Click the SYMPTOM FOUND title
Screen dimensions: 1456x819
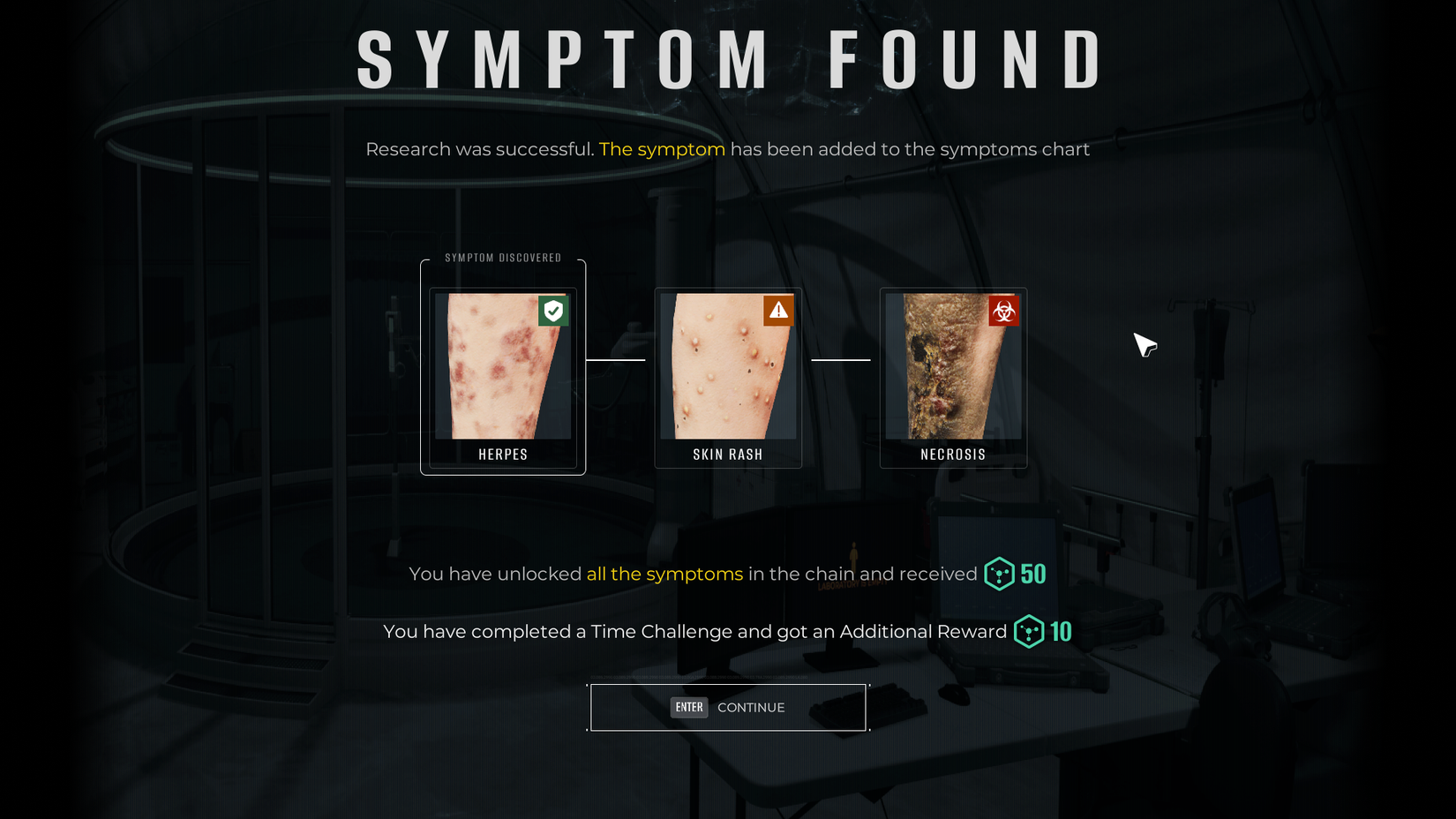click(x=727, y=59)
